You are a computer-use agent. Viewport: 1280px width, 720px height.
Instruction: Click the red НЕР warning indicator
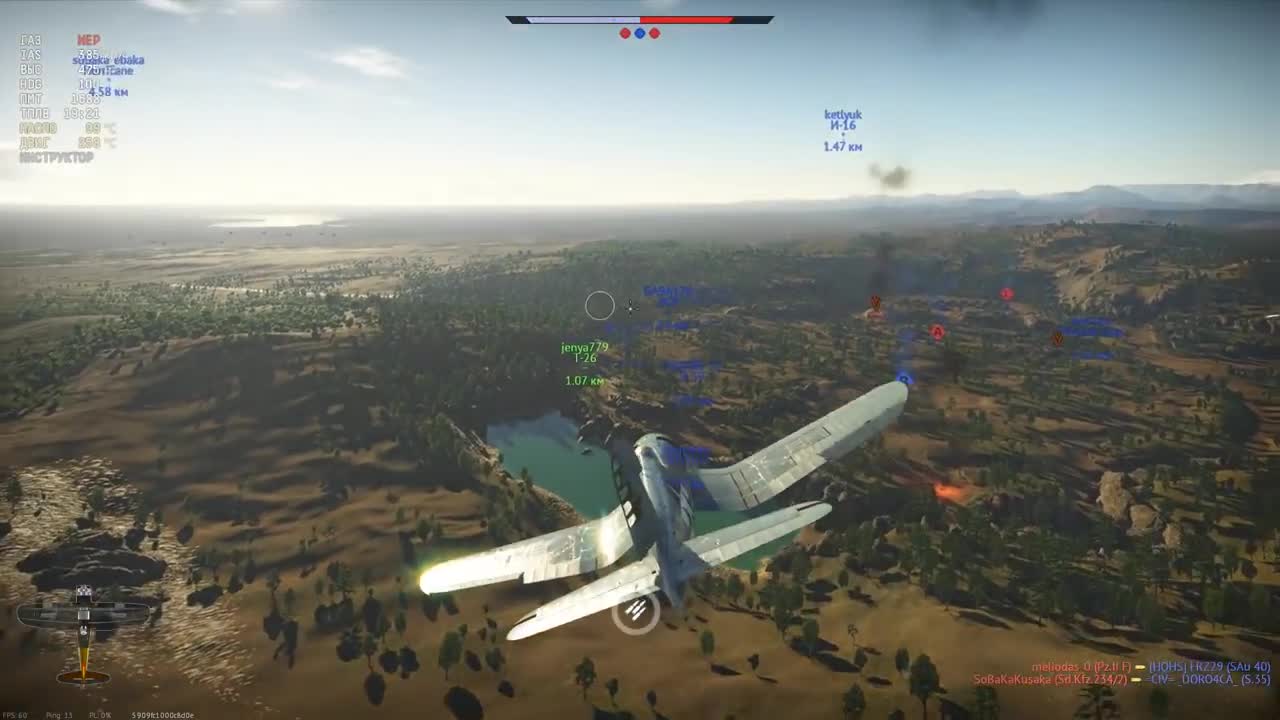point(88,40)
